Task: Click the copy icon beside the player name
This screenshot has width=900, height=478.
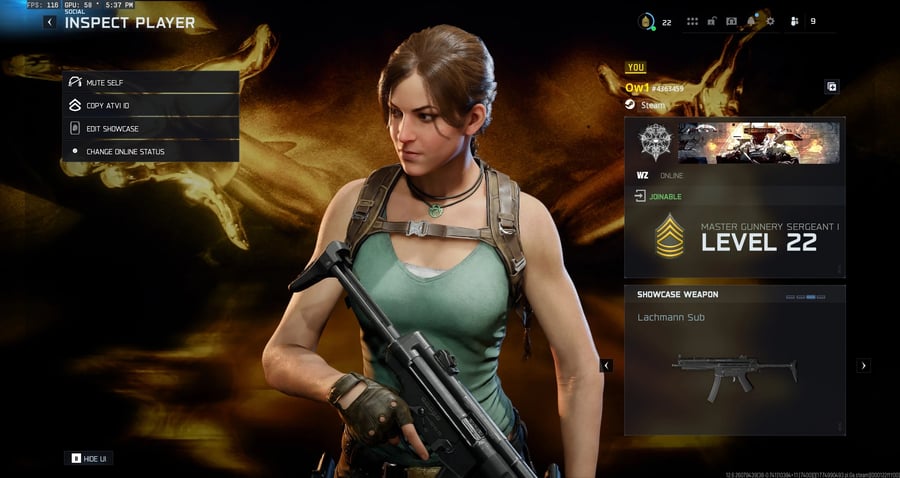Action: pos(832,87)
